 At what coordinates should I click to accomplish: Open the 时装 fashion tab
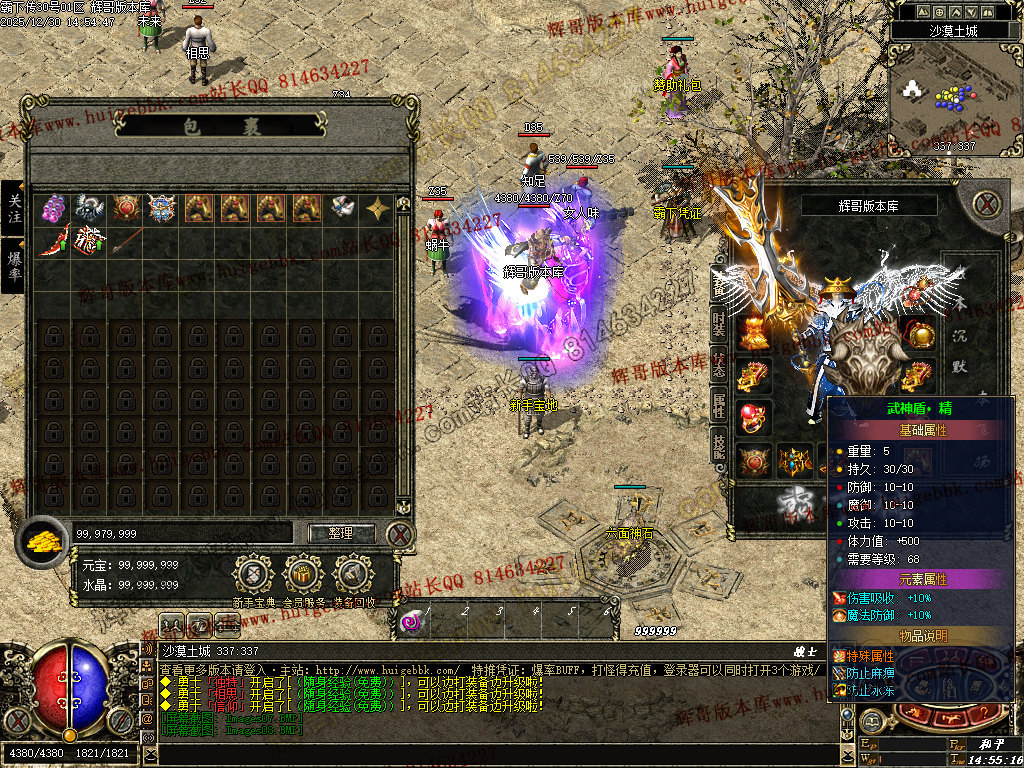(719, 324)
